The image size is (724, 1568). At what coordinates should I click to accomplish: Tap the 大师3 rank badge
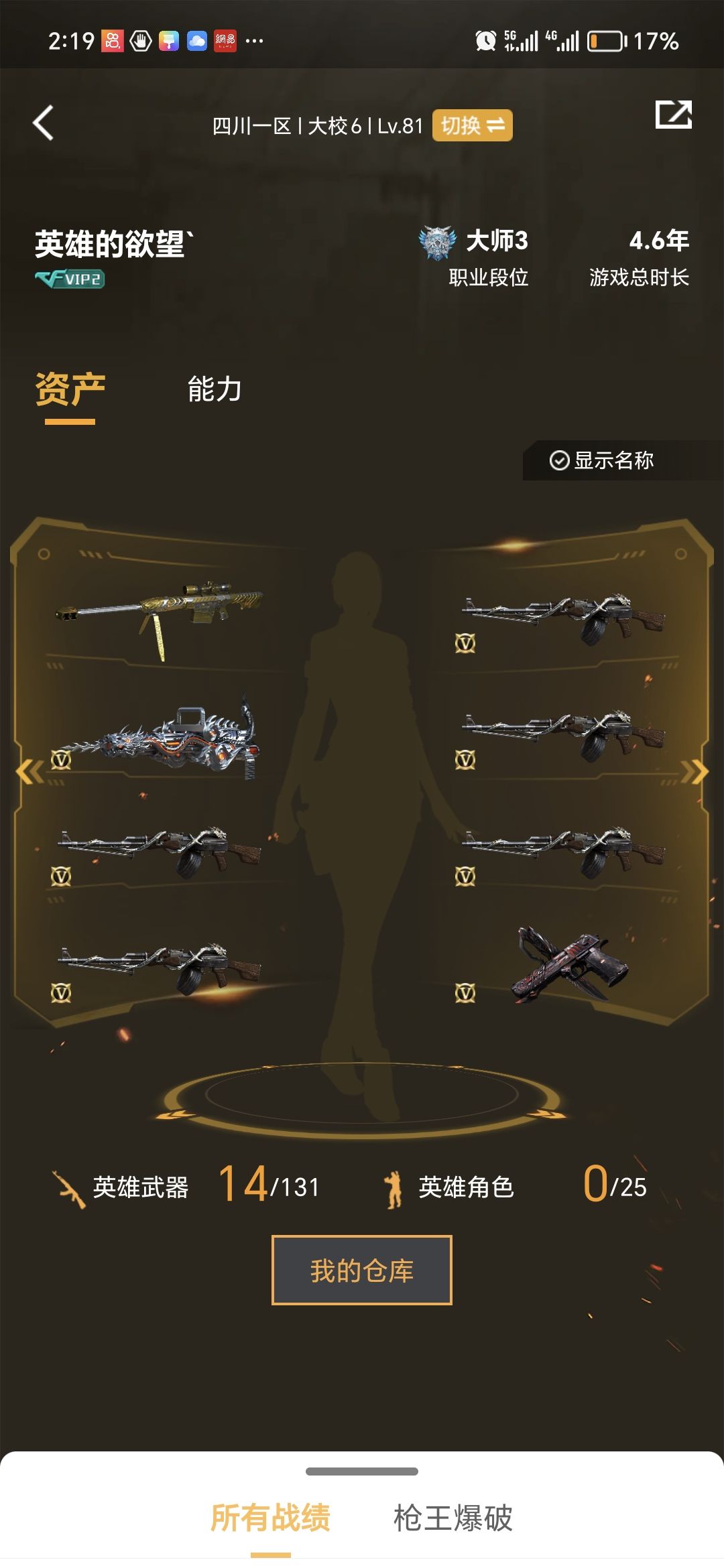coord(437,243)
